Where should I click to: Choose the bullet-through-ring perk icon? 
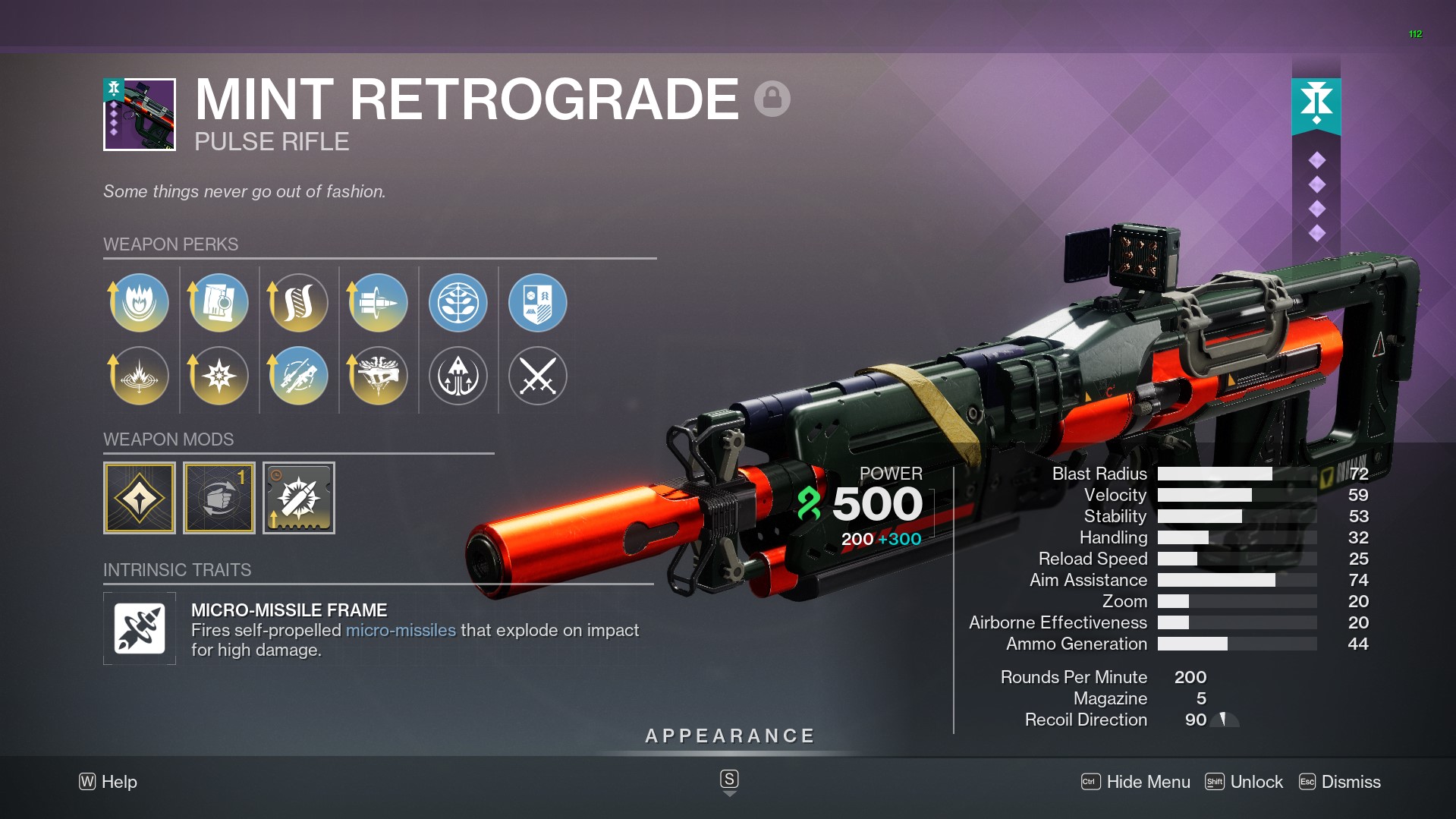tap(379, 303)
